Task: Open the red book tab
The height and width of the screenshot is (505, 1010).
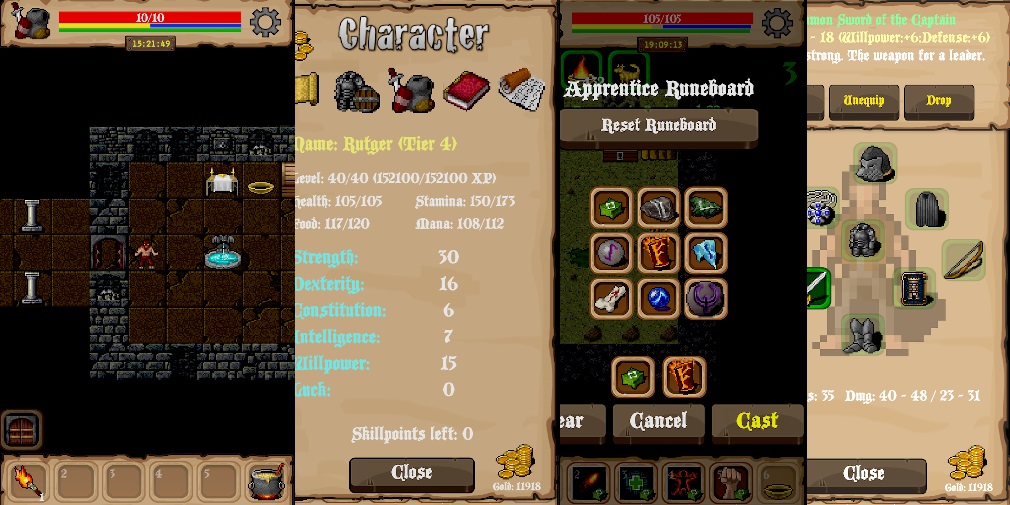Action: [x=465, y=91]
